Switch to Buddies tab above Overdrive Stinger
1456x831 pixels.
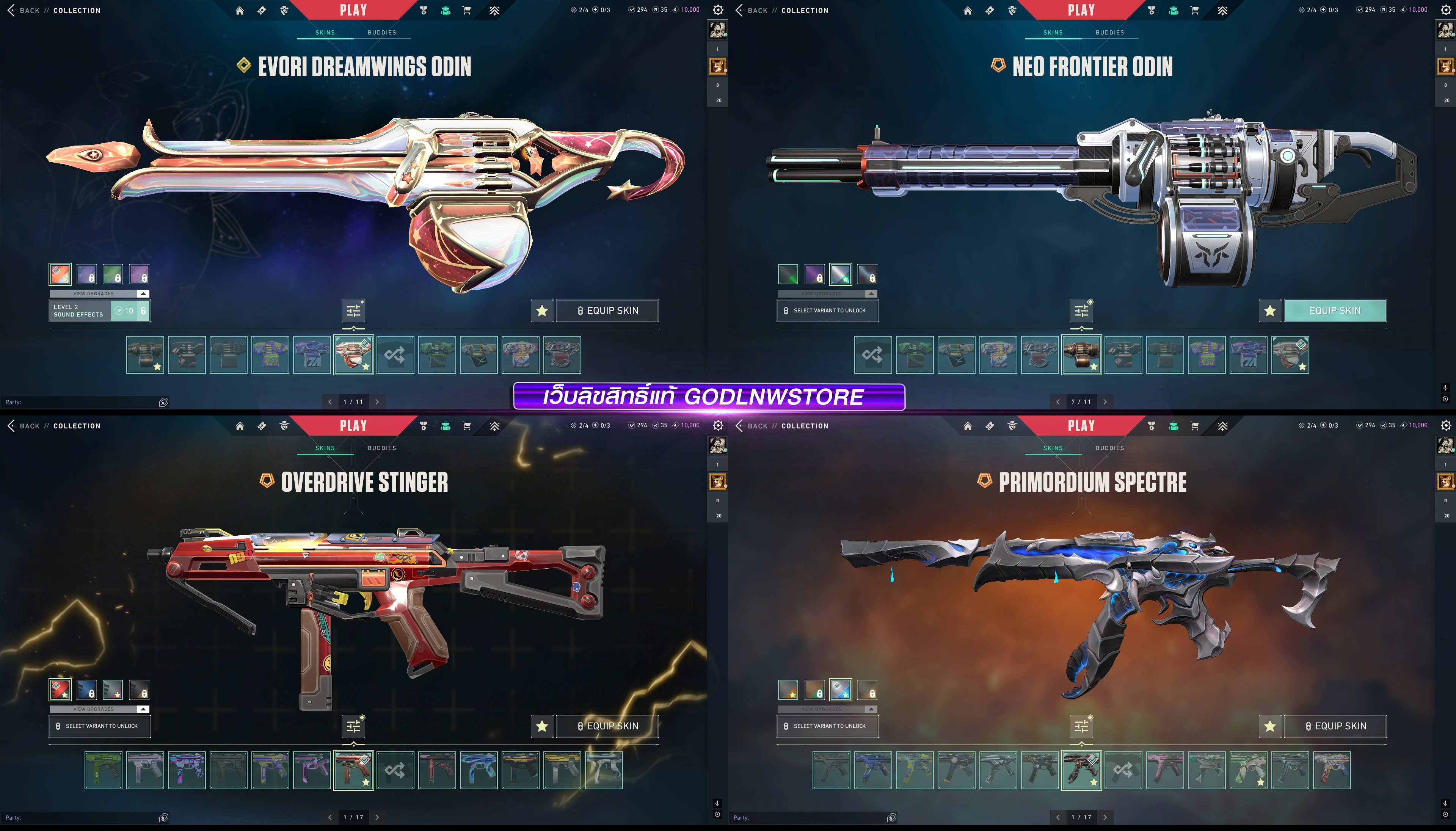click(381, 448)
